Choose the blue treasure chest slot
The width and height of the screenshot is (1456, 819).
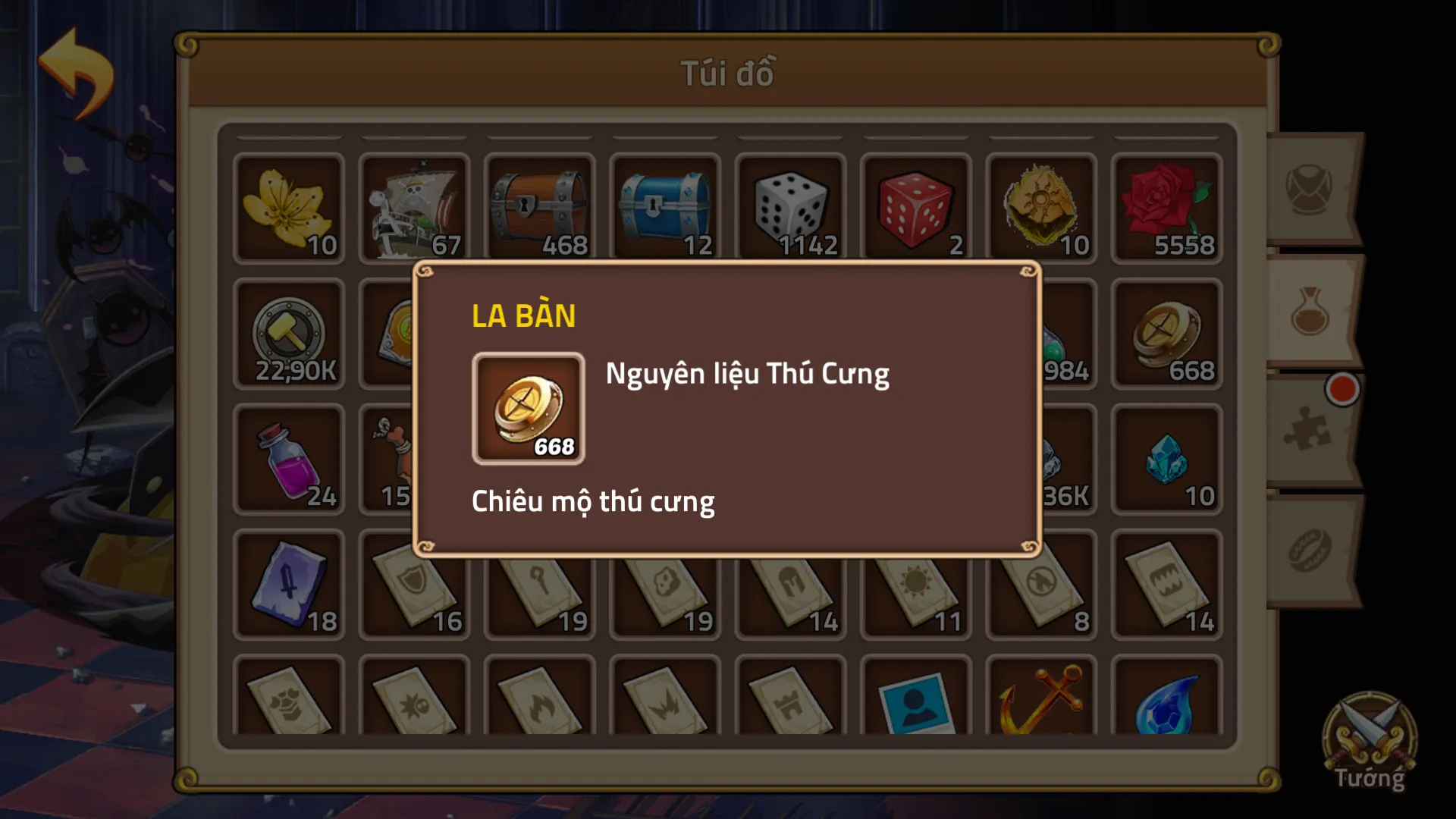point(665,209)
